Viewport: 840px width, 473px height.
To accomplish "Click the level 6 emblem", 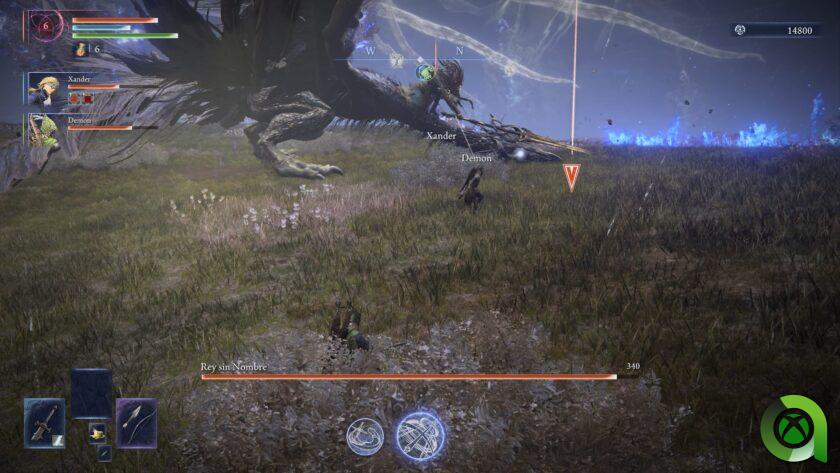I will point(46,27).
